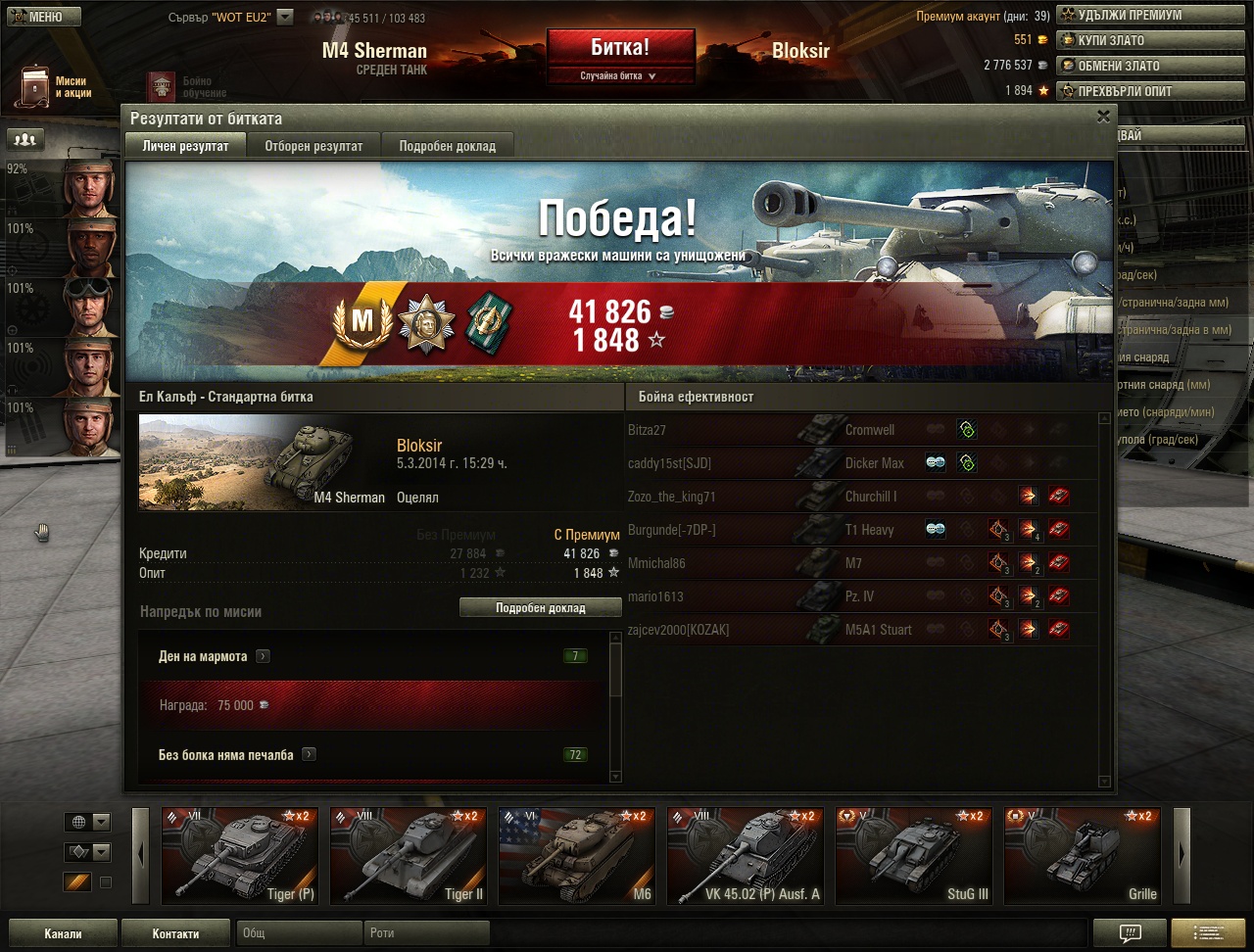This screenshot has width=1254, height=952.
Task: Select the Grille tank tile
Action: 1084,855
